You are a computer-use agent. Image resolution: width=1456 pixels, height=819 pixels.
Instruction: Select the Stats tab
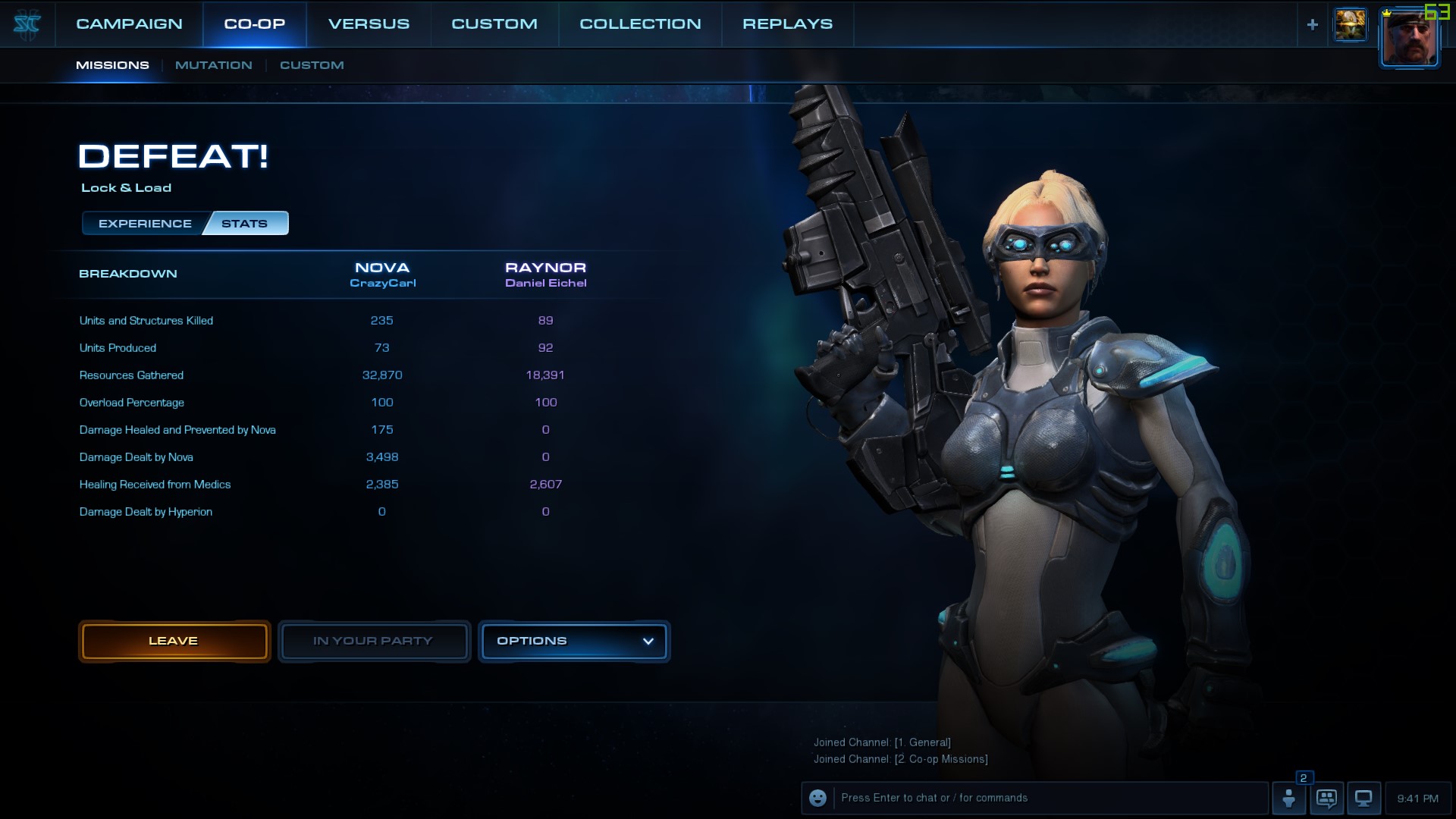click(245, 224)
